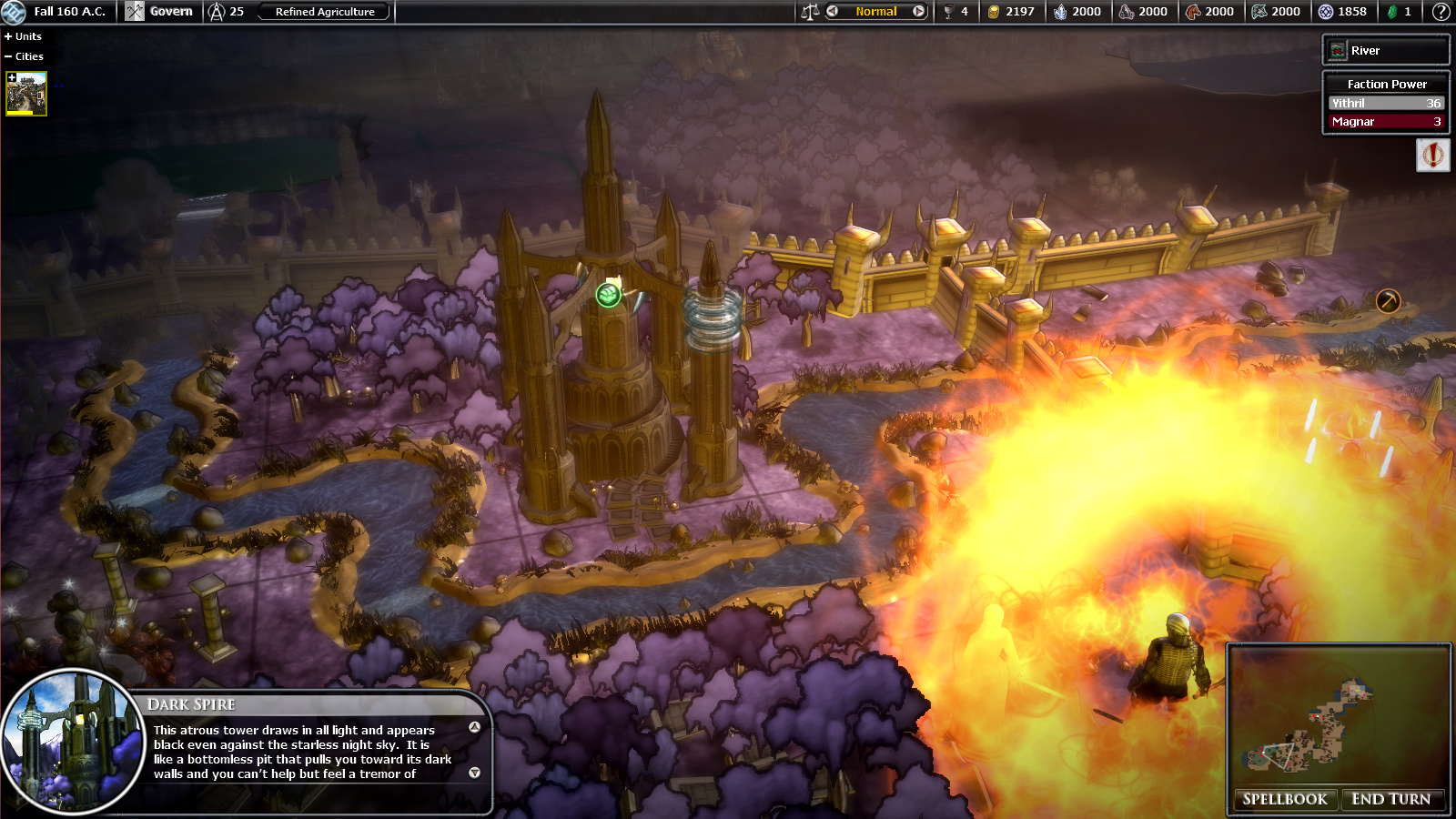The image size is (1456, 819).
Task: End the current turn
Action: (1390, 799)
